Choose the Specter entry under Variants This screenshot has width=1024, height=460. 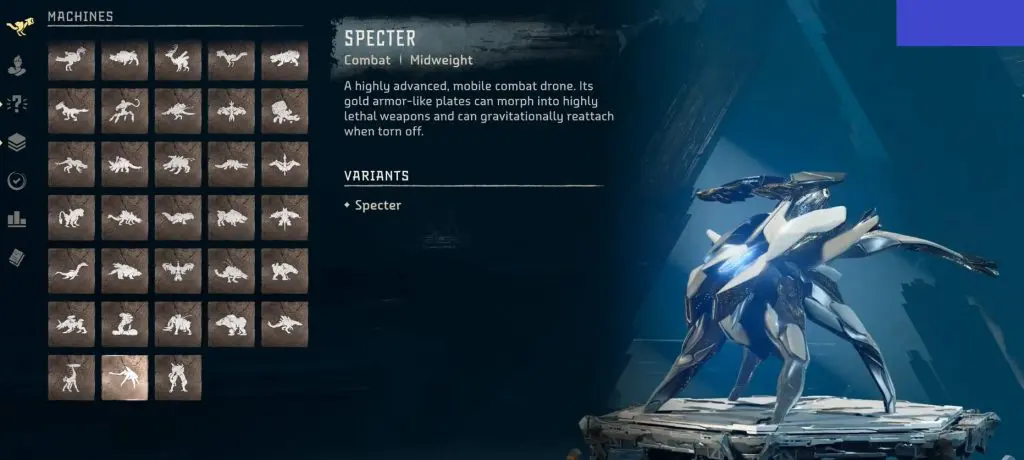[377, 205]
